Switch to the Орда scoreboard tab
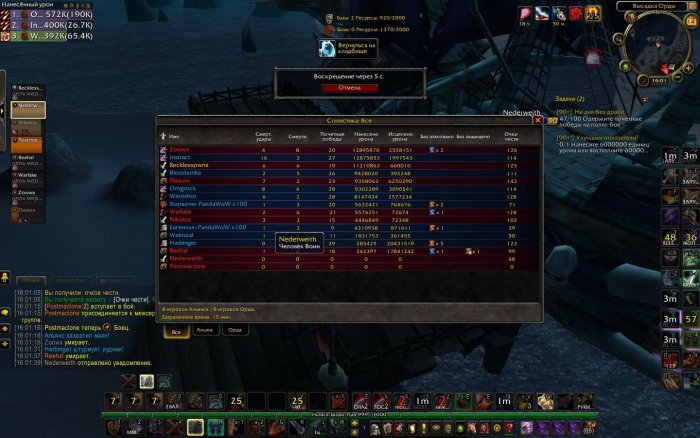This screenshot has height=438, width=700. [x=233, y=330]
